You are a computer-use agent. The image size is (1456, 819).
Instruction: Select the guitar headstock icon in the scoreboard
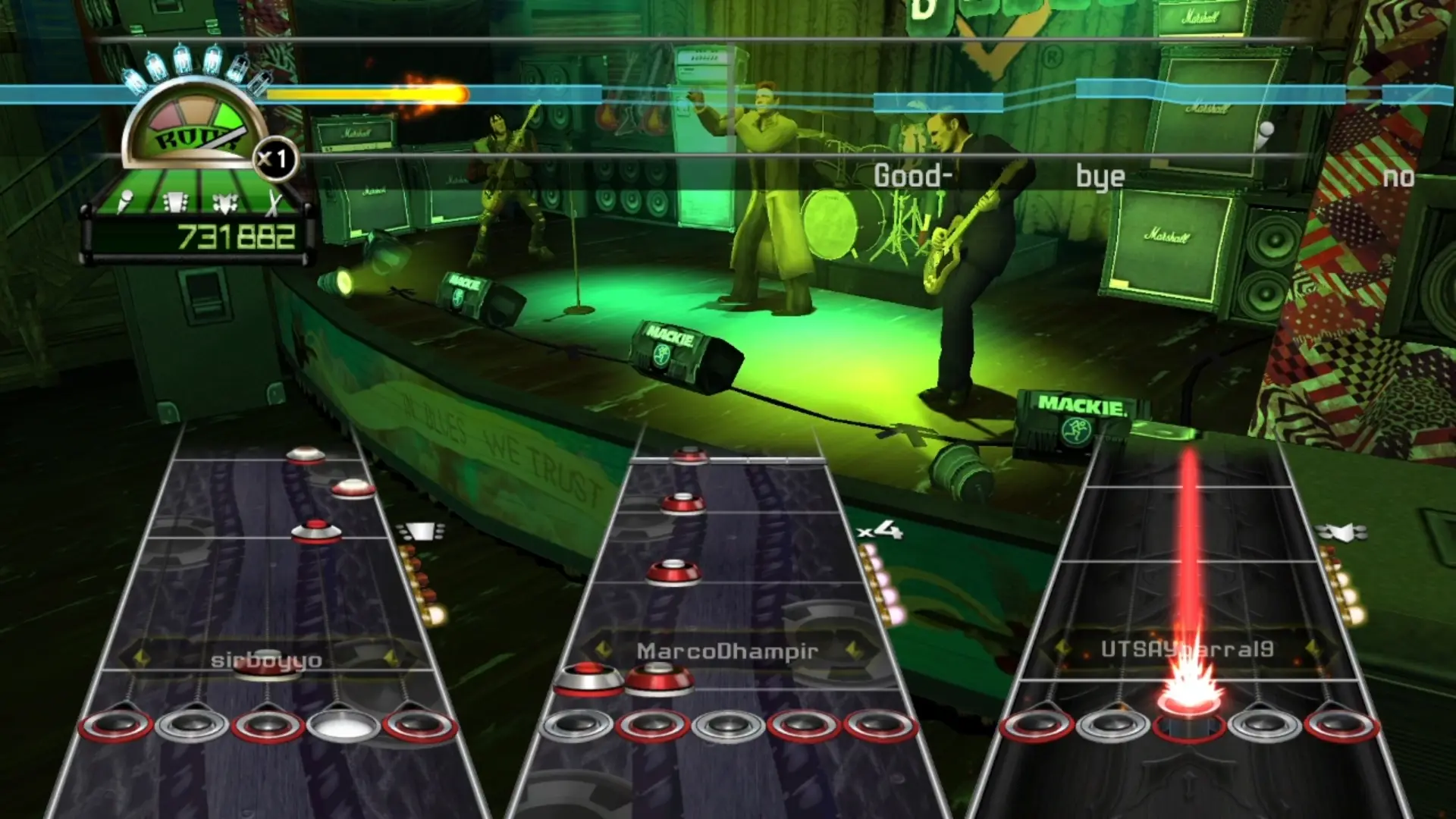pos(174,201)
